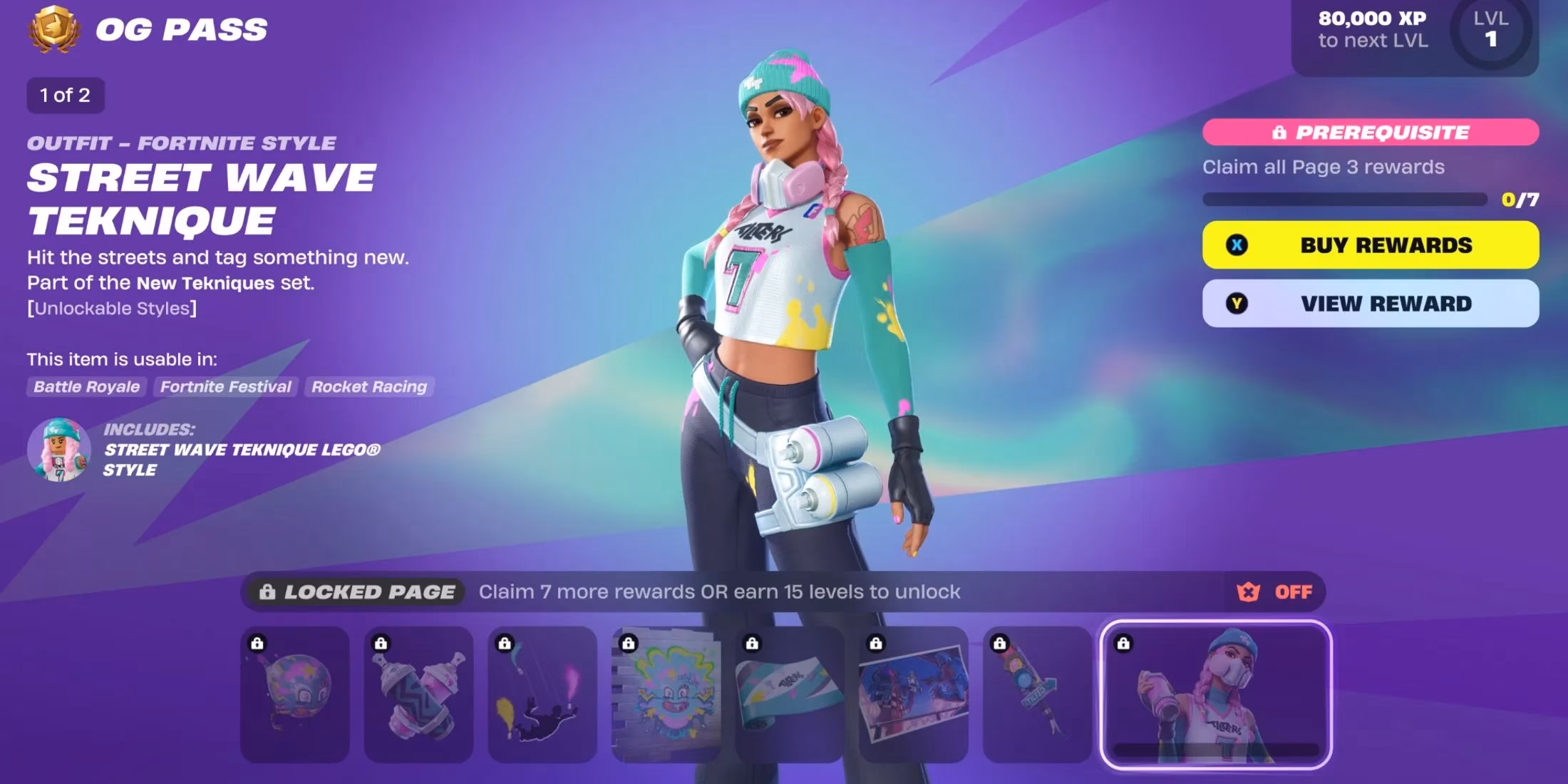The image size is (1568, 784).
Task: Select the Fortnite Festival usability tag
Action: pyautogui.click(x=226, y=387)
